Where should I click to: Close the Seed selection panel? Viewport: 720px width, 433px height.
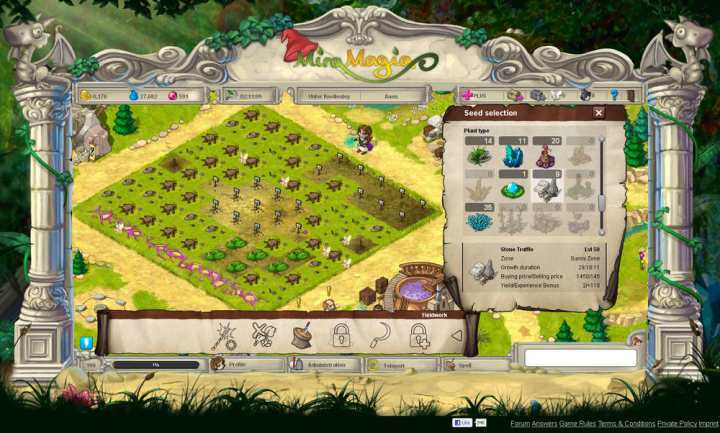(x=598, y=113)
